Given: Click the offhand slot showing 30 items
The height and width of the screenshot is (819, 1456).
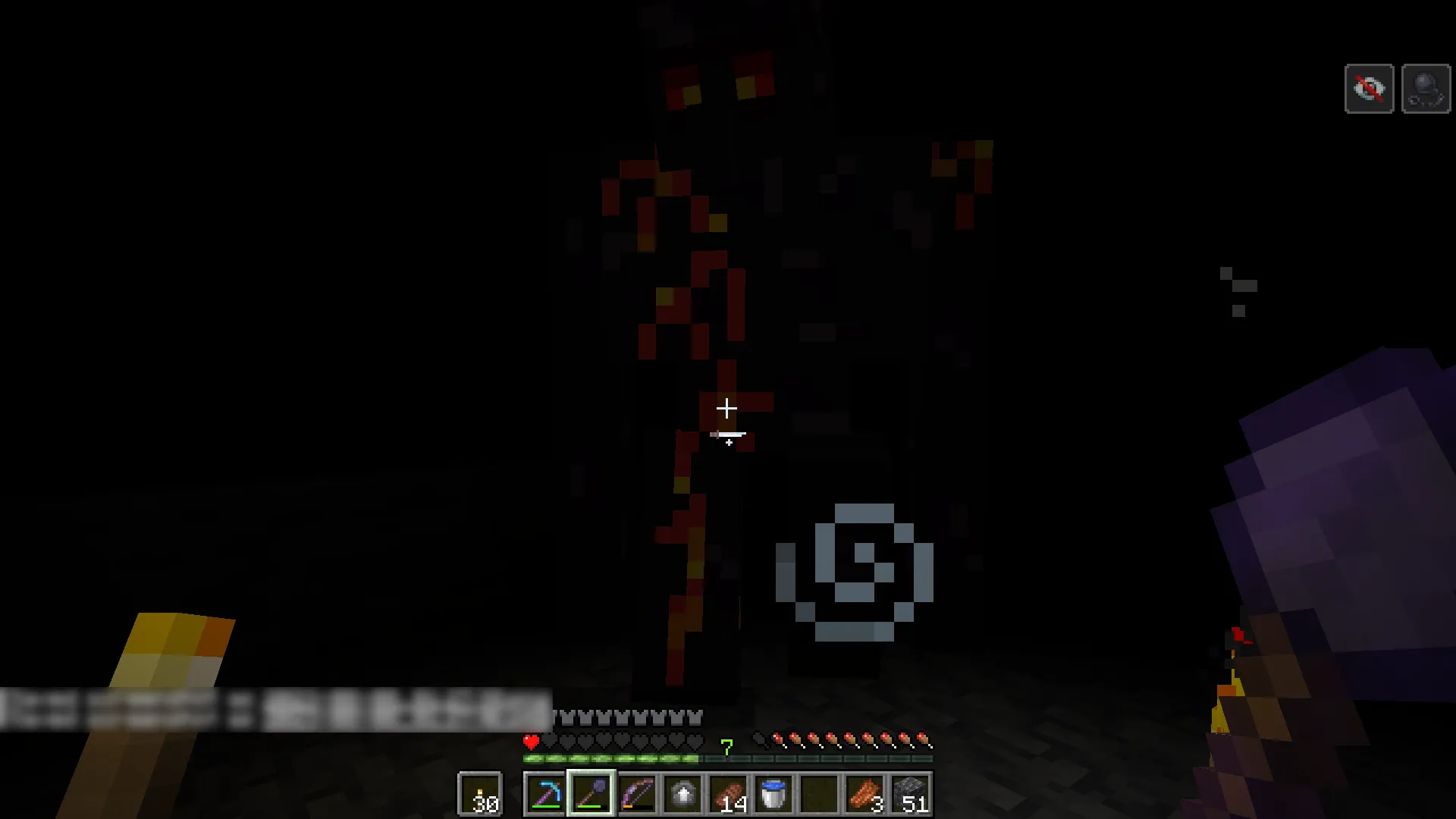Looking at the screenshot, I should (x=482, y=792).
